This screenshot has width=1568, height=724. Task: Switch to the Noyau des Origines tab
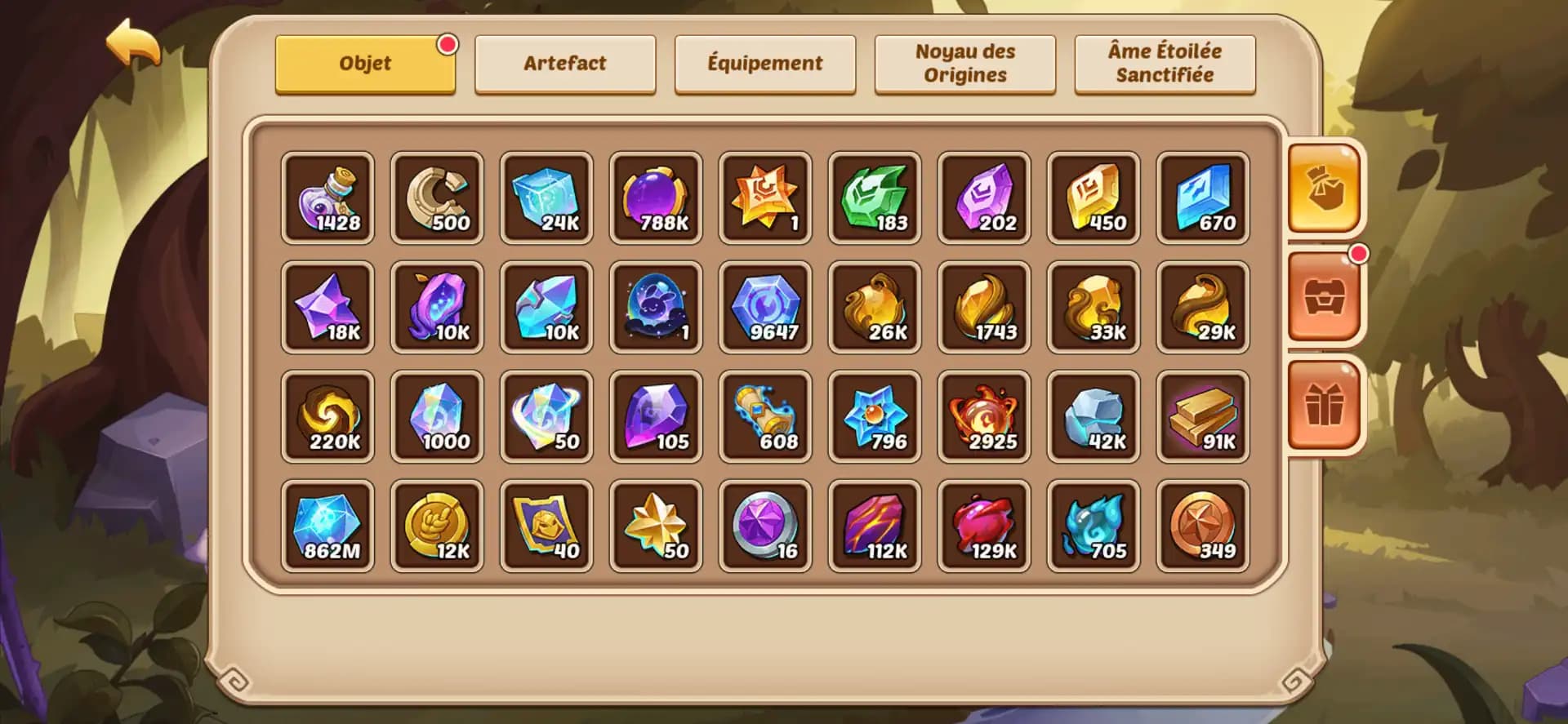coord(964,63)
